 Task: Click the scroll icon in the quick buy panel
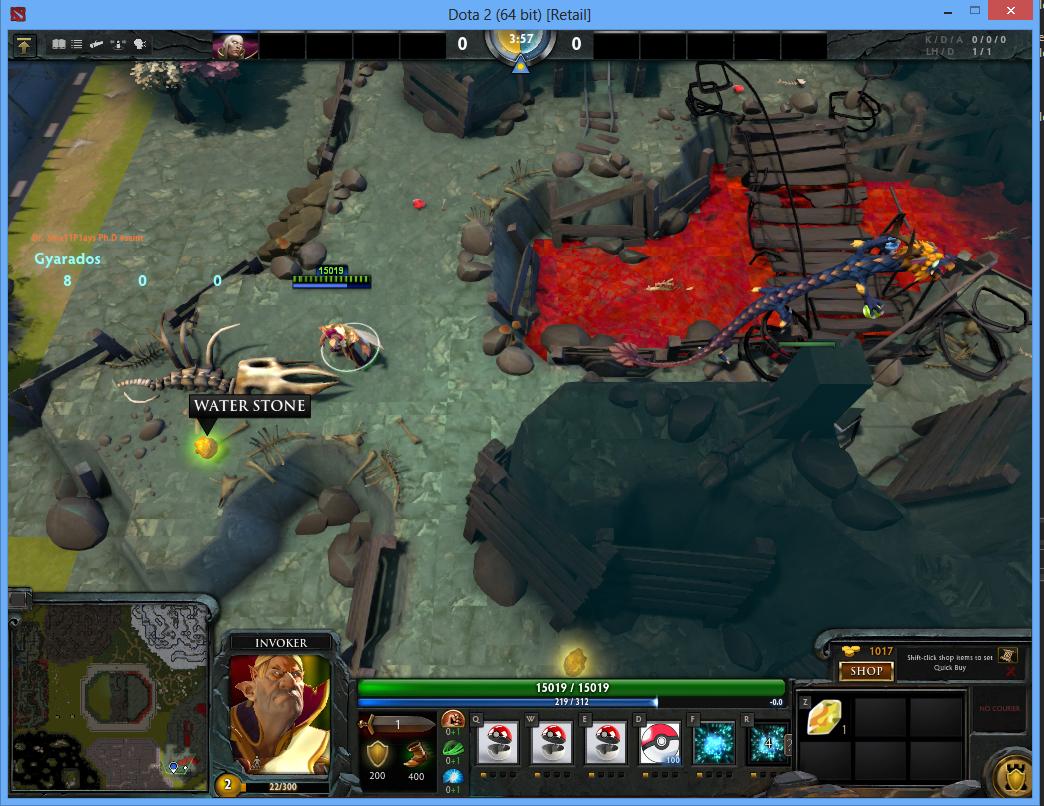tap(1009, 654)
